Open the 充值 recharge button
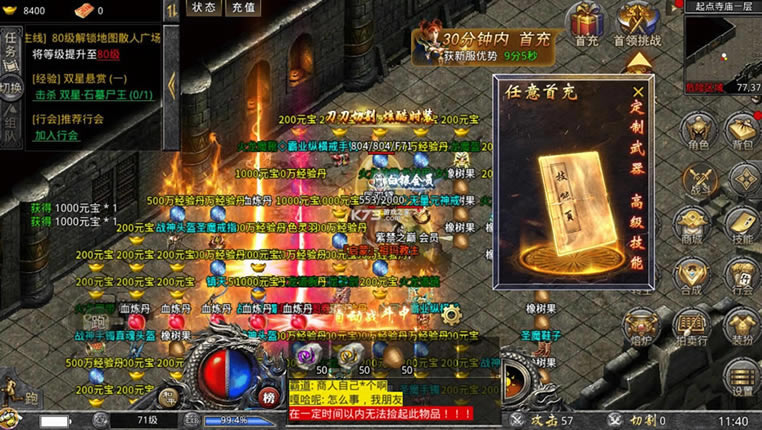The height and width of the screenshot is (430, 762). pyautogui.click(x=243, y=7)
